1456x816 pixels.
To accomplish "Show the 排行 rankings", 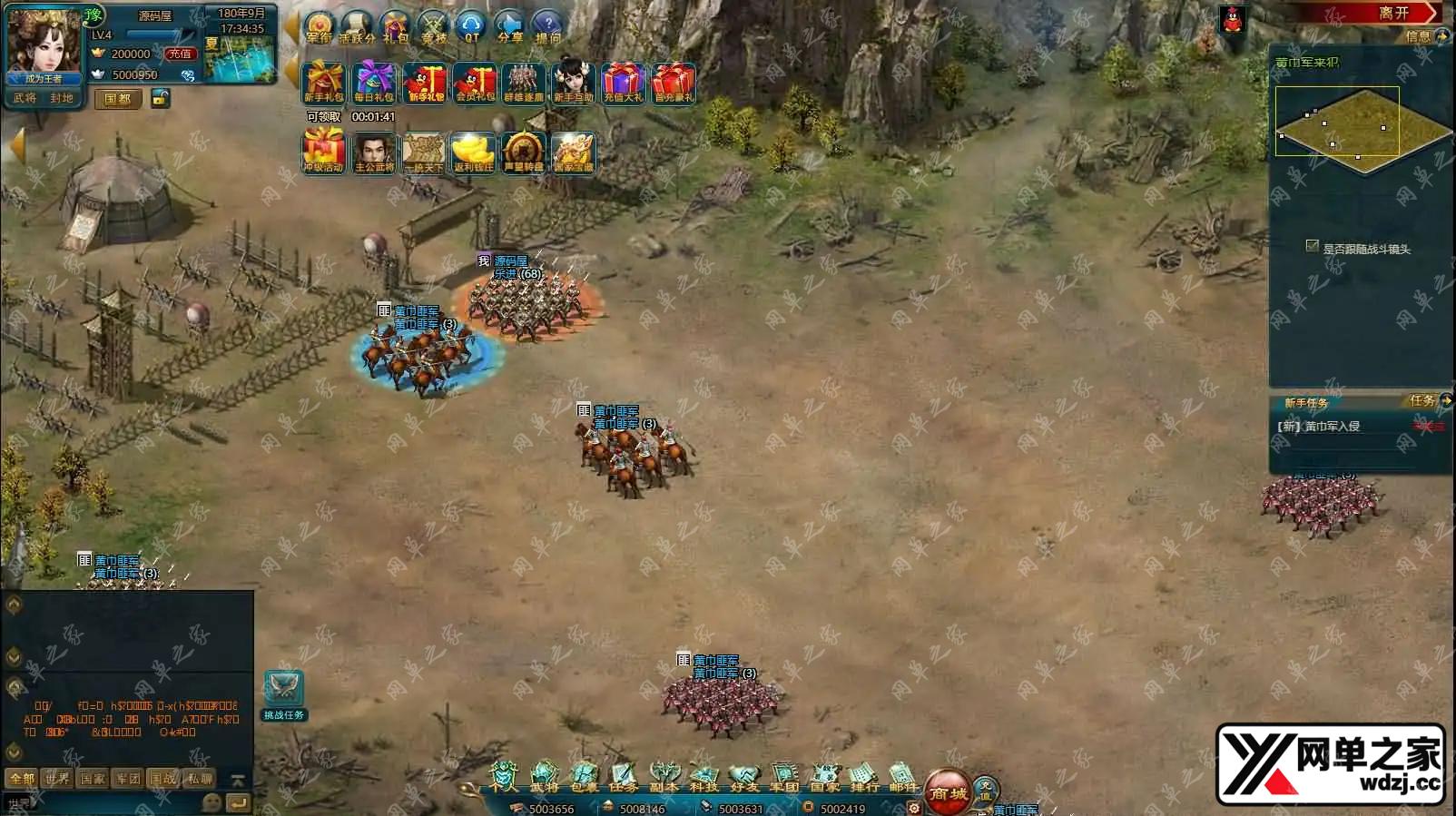I will (x=863, y=777).
